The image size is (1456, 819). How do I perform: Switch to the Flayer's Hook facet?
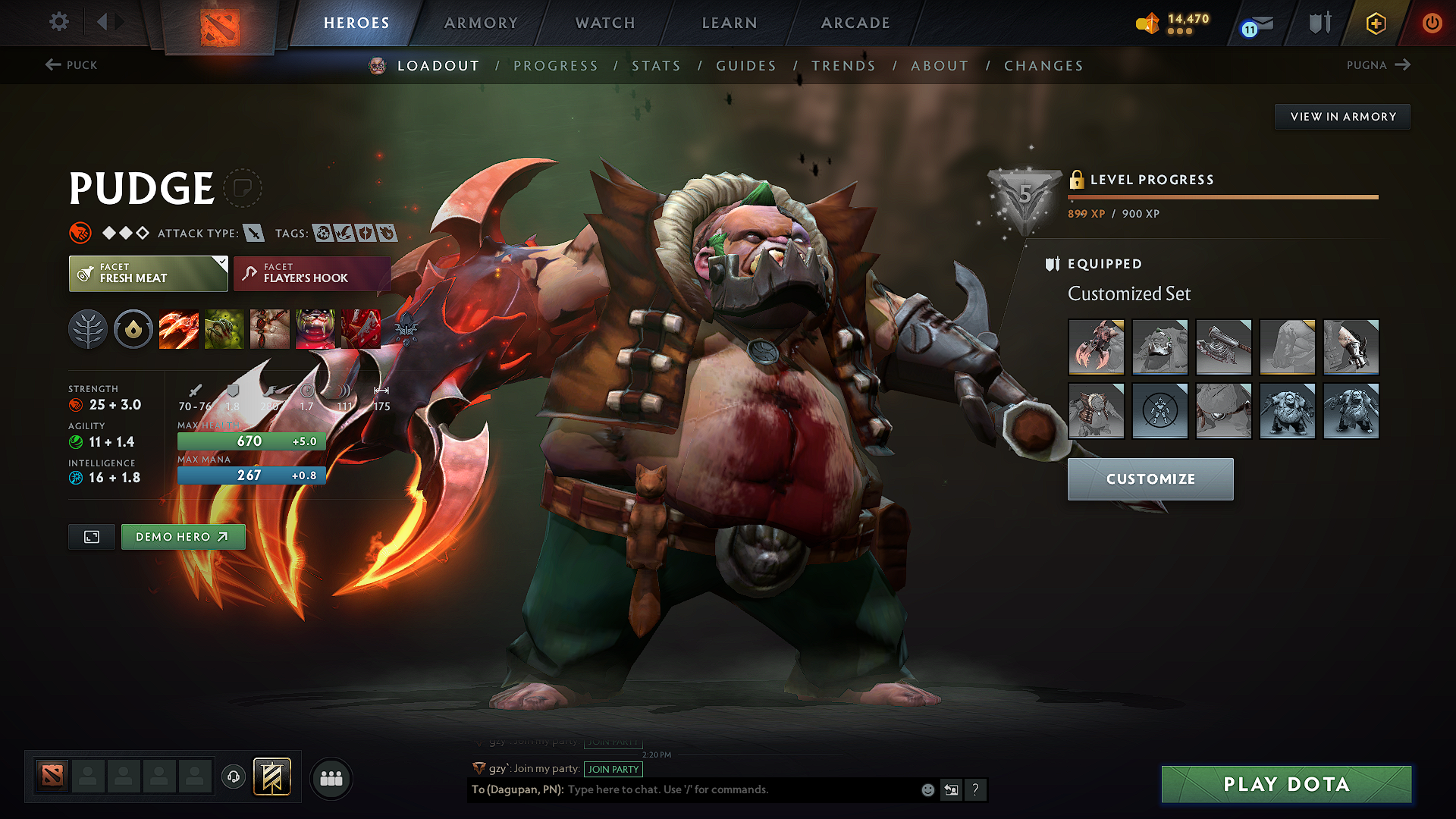311,273
